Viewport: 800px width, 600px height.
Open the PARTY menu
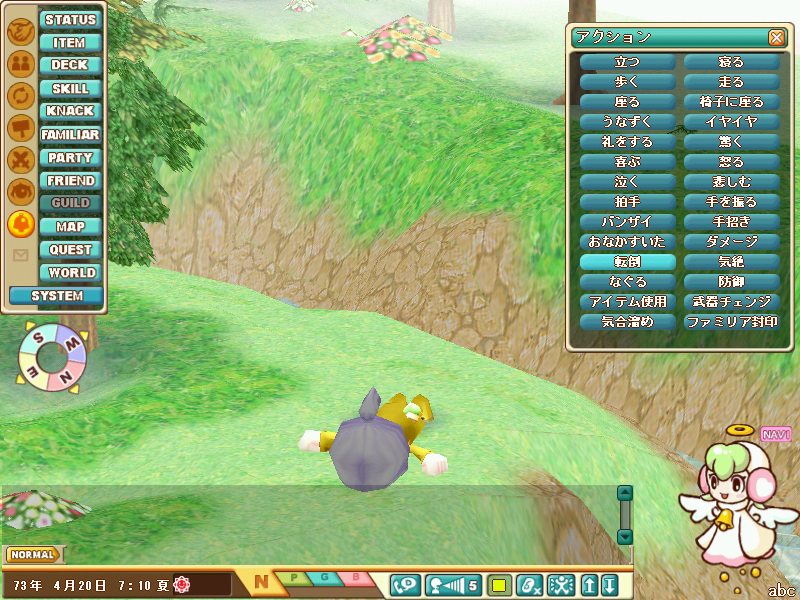(x=70, y=157)
